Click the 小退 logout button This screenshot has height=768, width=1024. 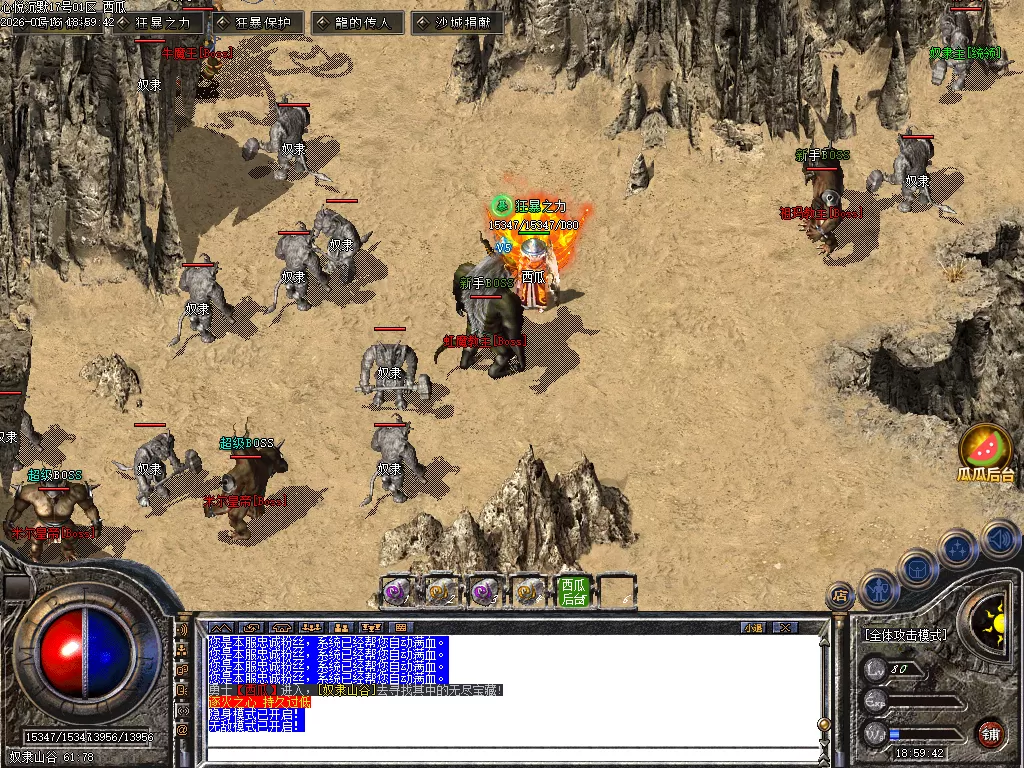[753, 627]
